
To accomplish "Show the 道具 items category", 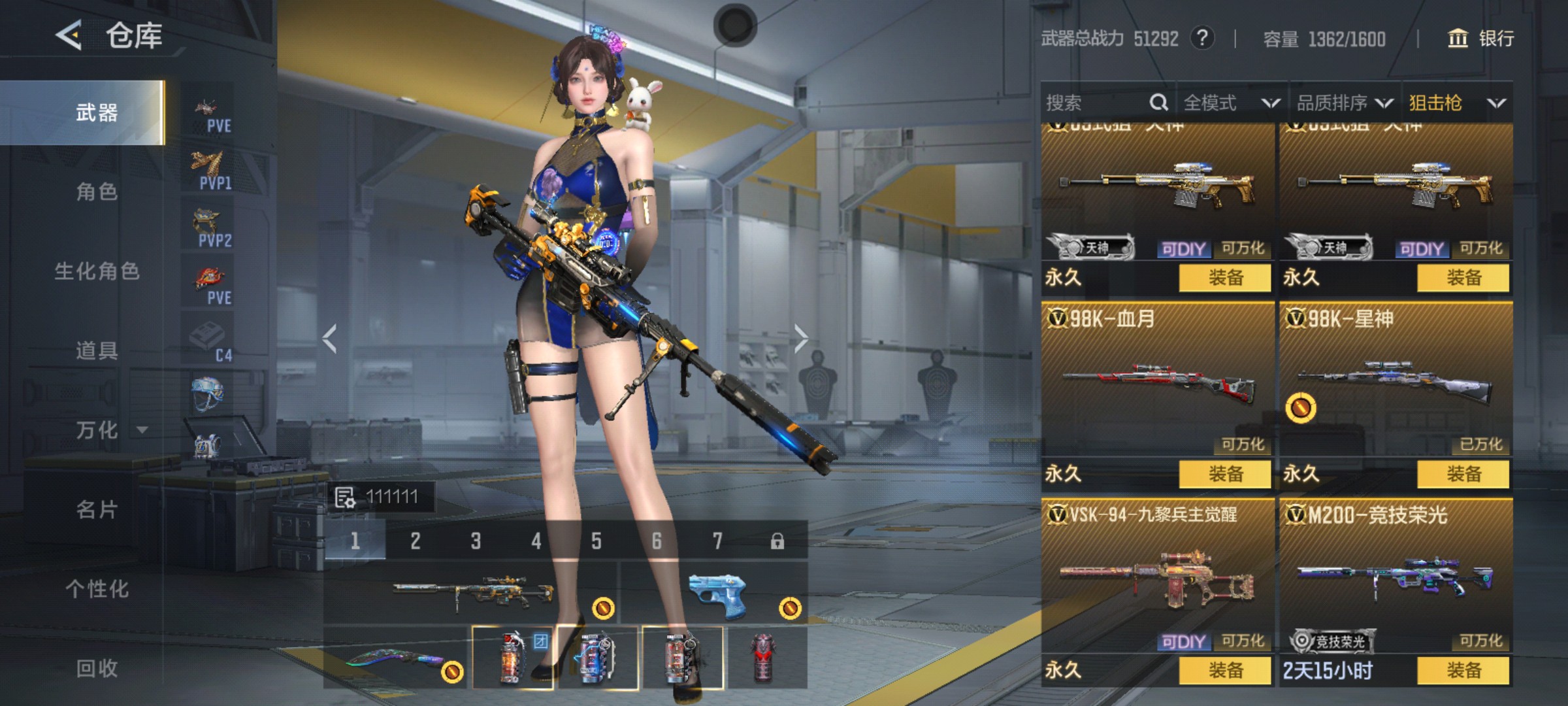I will click(96, 350).
